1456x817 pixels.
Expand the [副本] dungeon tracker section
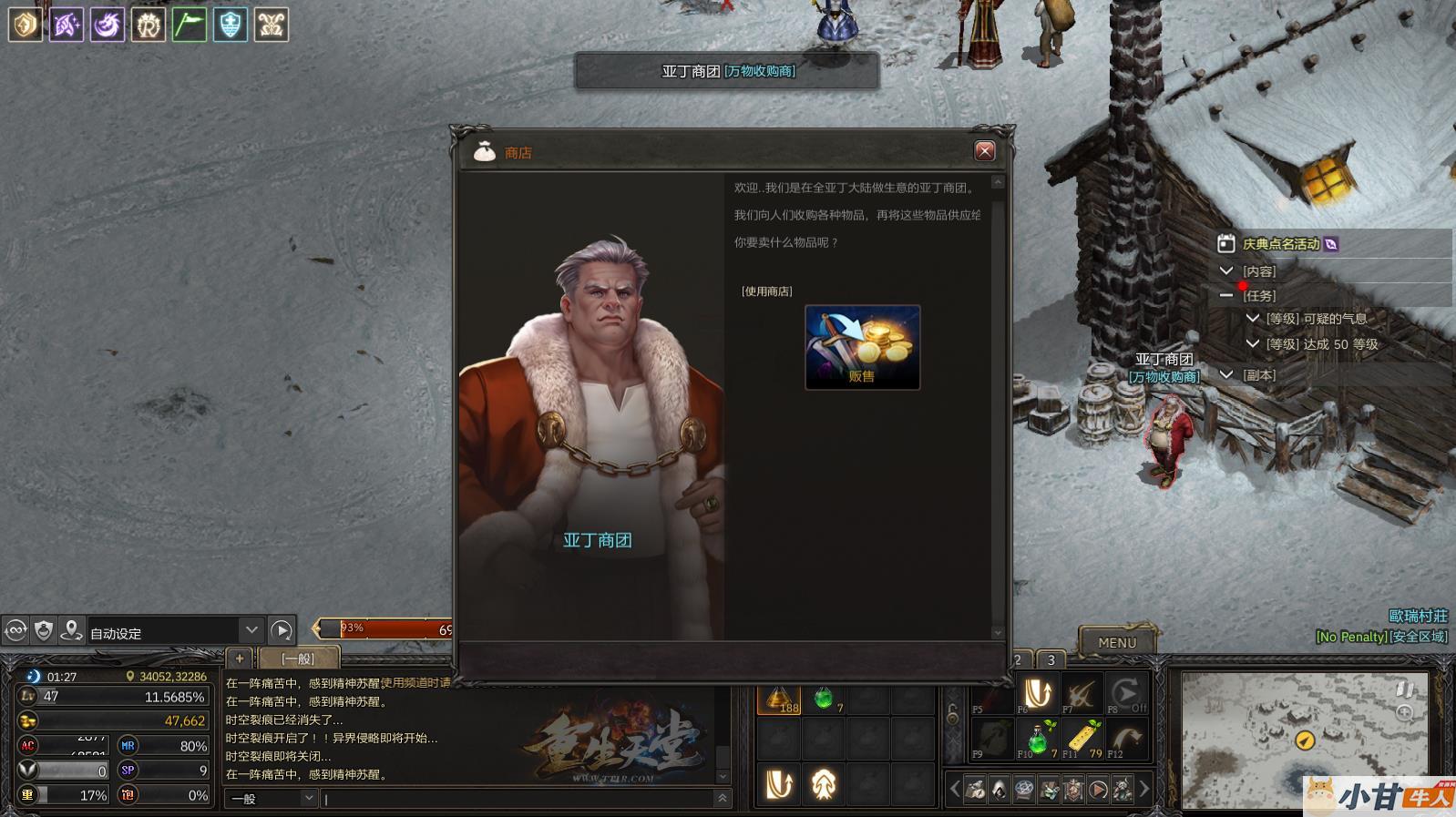pyautogui.click(x=1226, y=374)
